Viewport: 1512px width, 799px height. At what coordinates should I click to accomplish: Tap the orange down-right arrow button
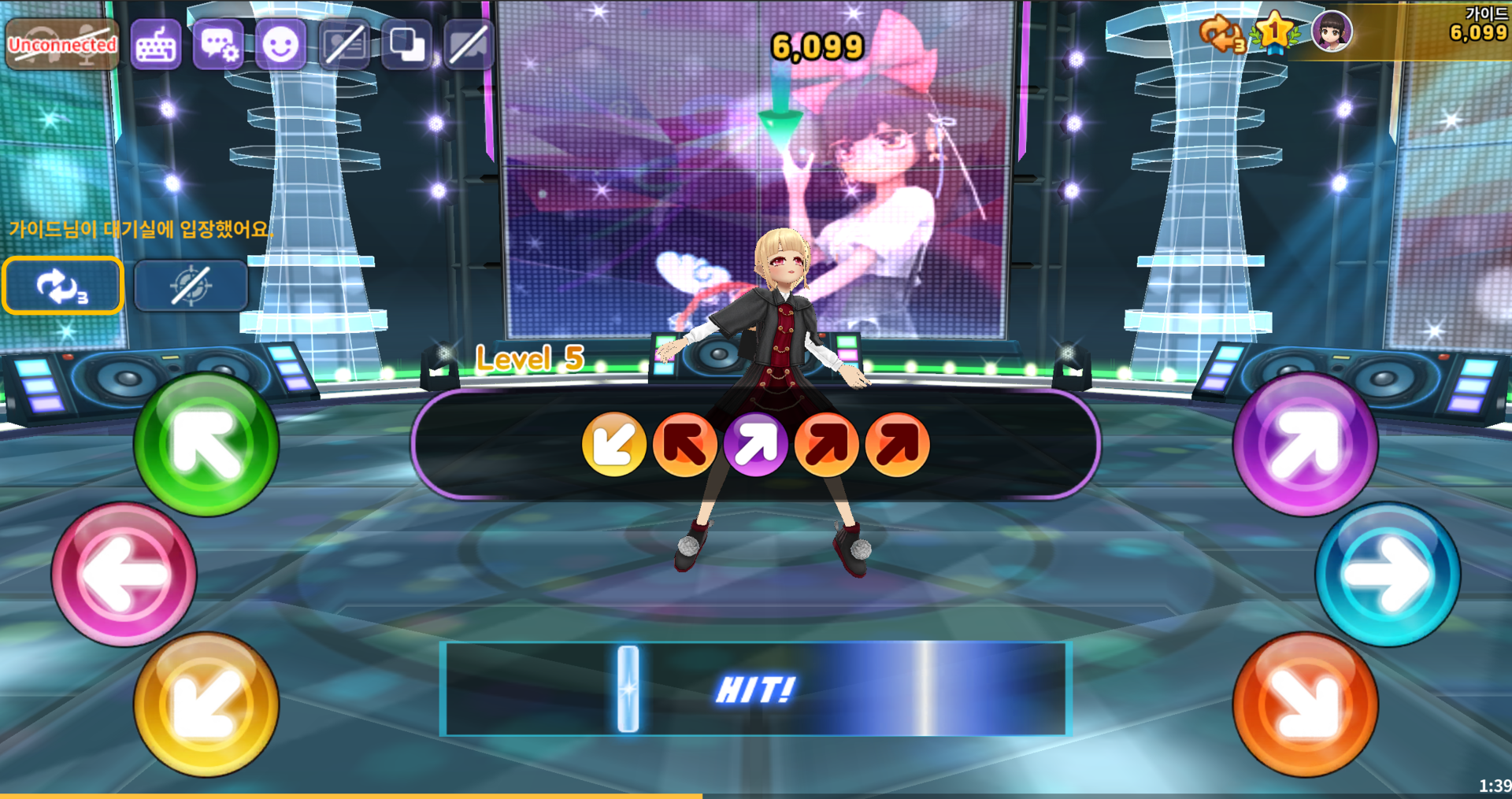pyautogui.click(x=1305, y=704)
